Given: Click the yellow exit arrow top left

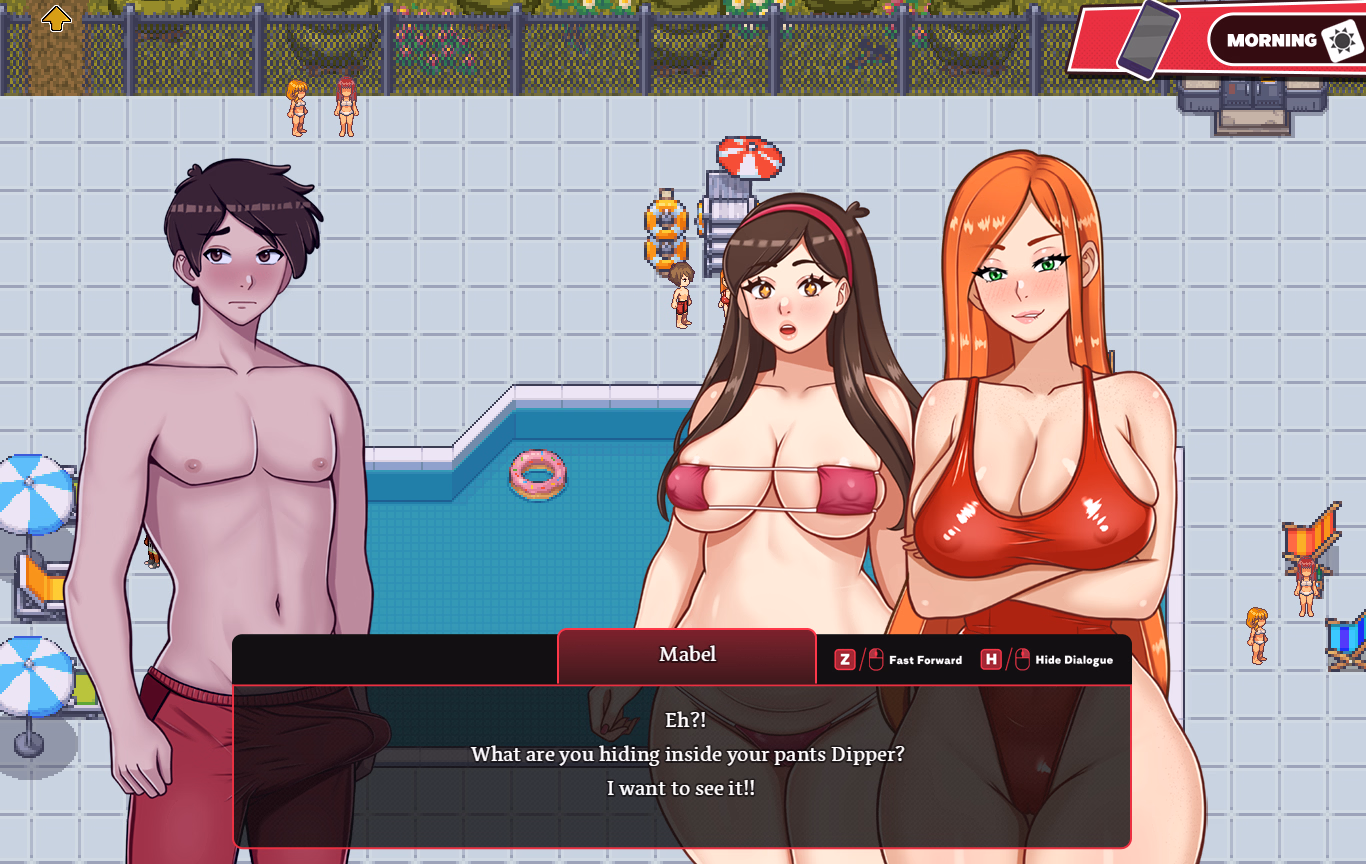Looking at the screenshot, I should click(x=57, y=18).
